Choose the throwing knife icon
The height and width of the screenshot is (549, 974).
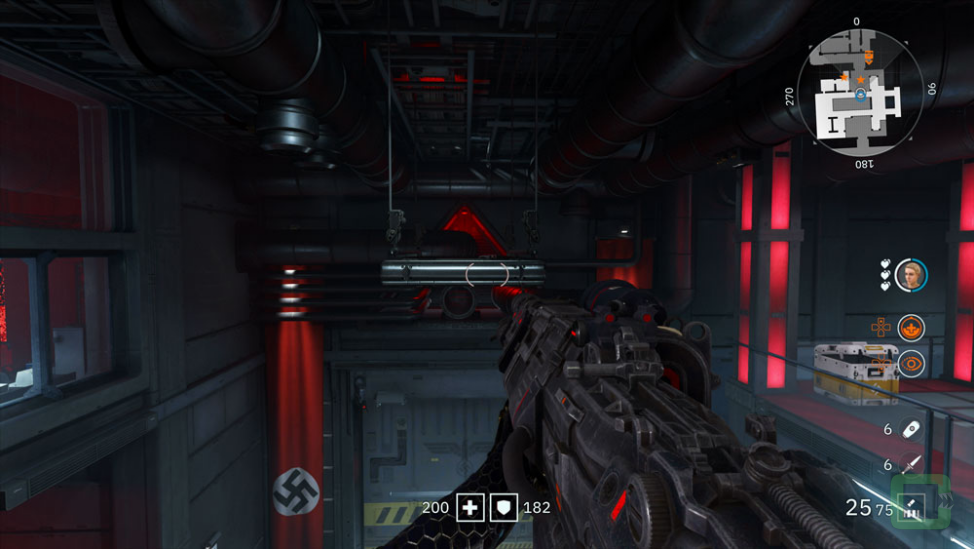pyautogui.click(x=911, y=464)
